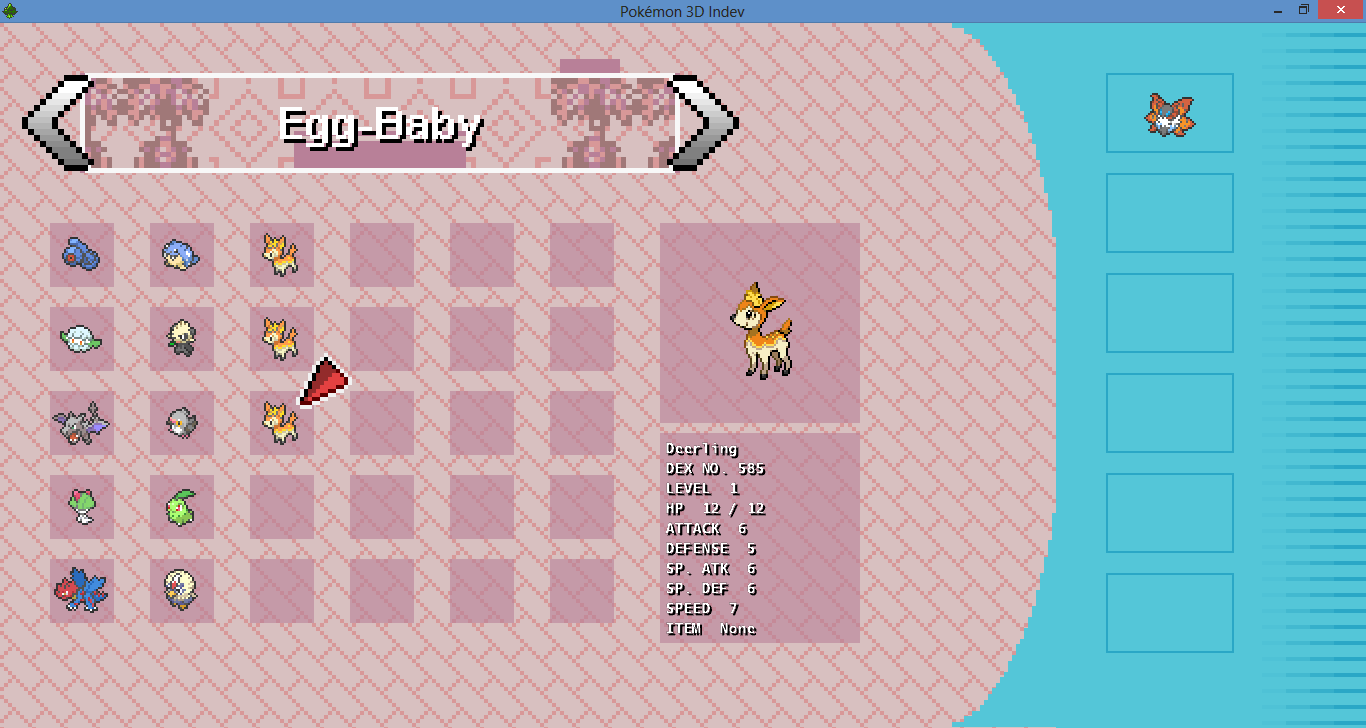1366x728 pixels.
Task: Select Volcarona in the first team slot
Action: (1169, 113)
